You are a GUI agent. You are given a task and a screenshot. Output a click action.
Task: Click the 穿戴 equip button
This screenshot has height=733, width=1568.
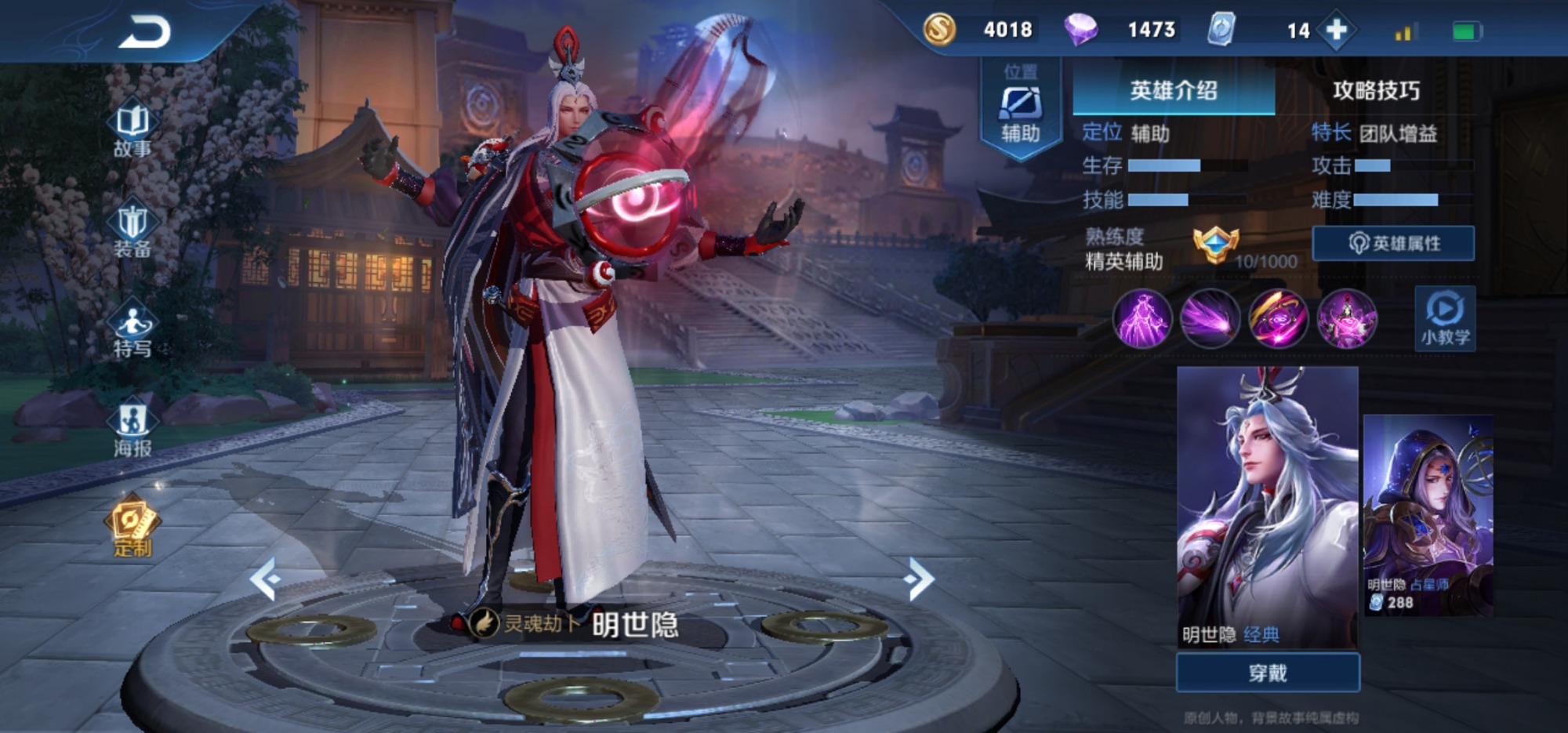(1268, 673)
